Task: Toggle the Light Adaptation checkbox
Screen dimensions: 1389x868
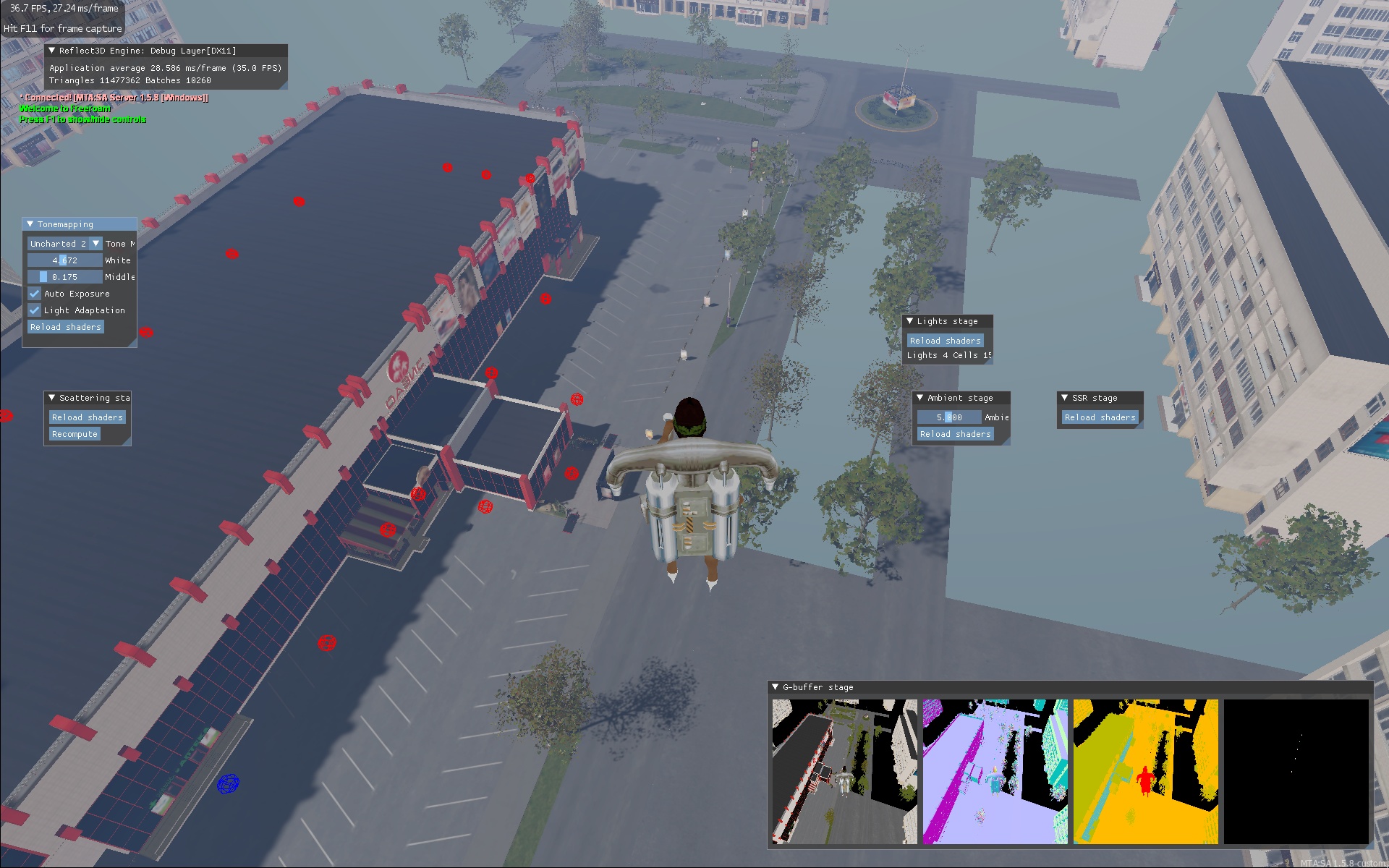Action: pyautogui.click(x=35, y=310)
